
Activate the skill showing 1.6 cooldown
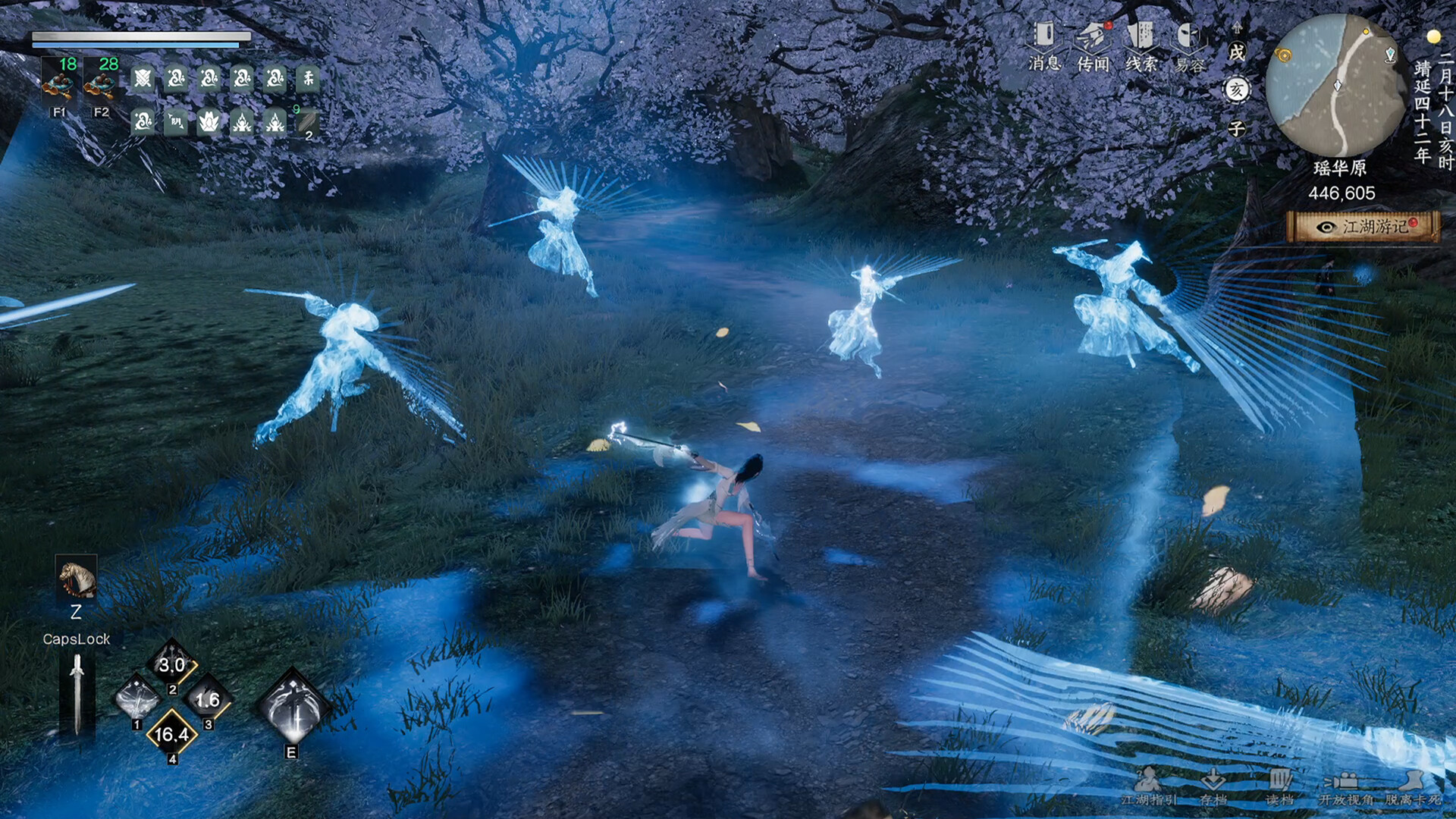tap(207, 699)
